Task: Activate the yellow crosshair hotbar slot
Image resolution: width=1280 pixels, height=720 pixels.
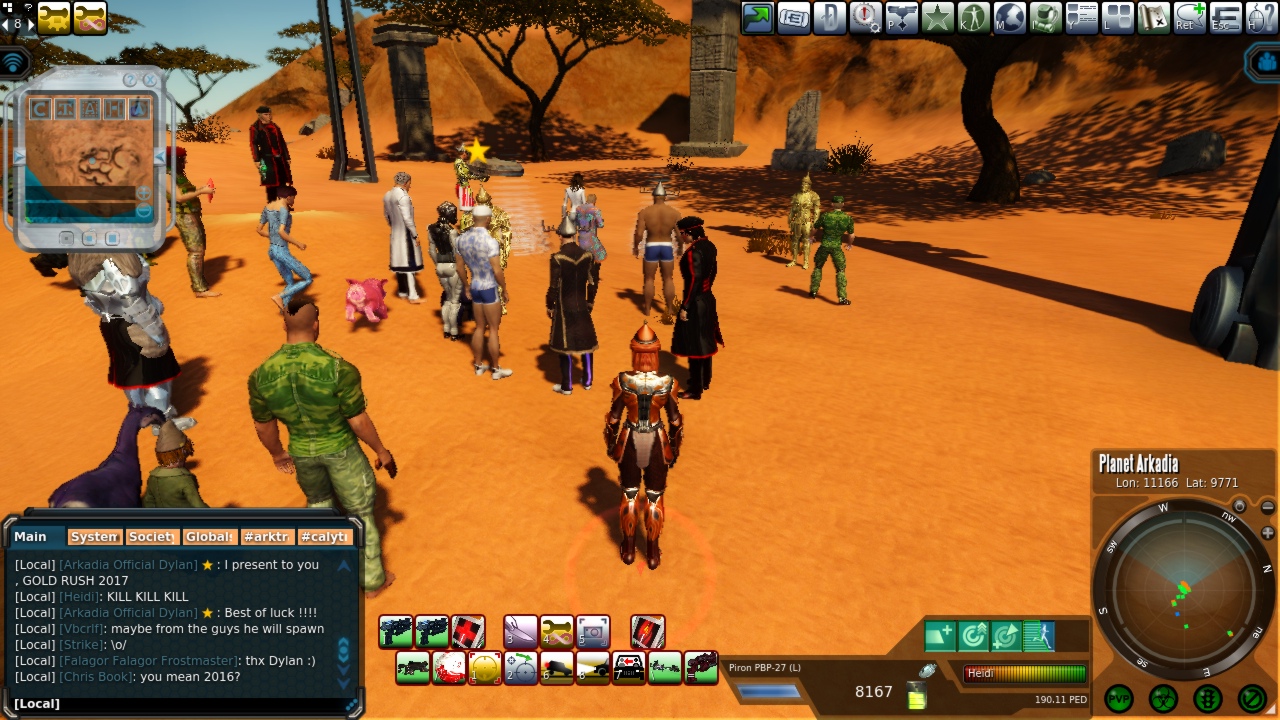Action: [485, 667]
